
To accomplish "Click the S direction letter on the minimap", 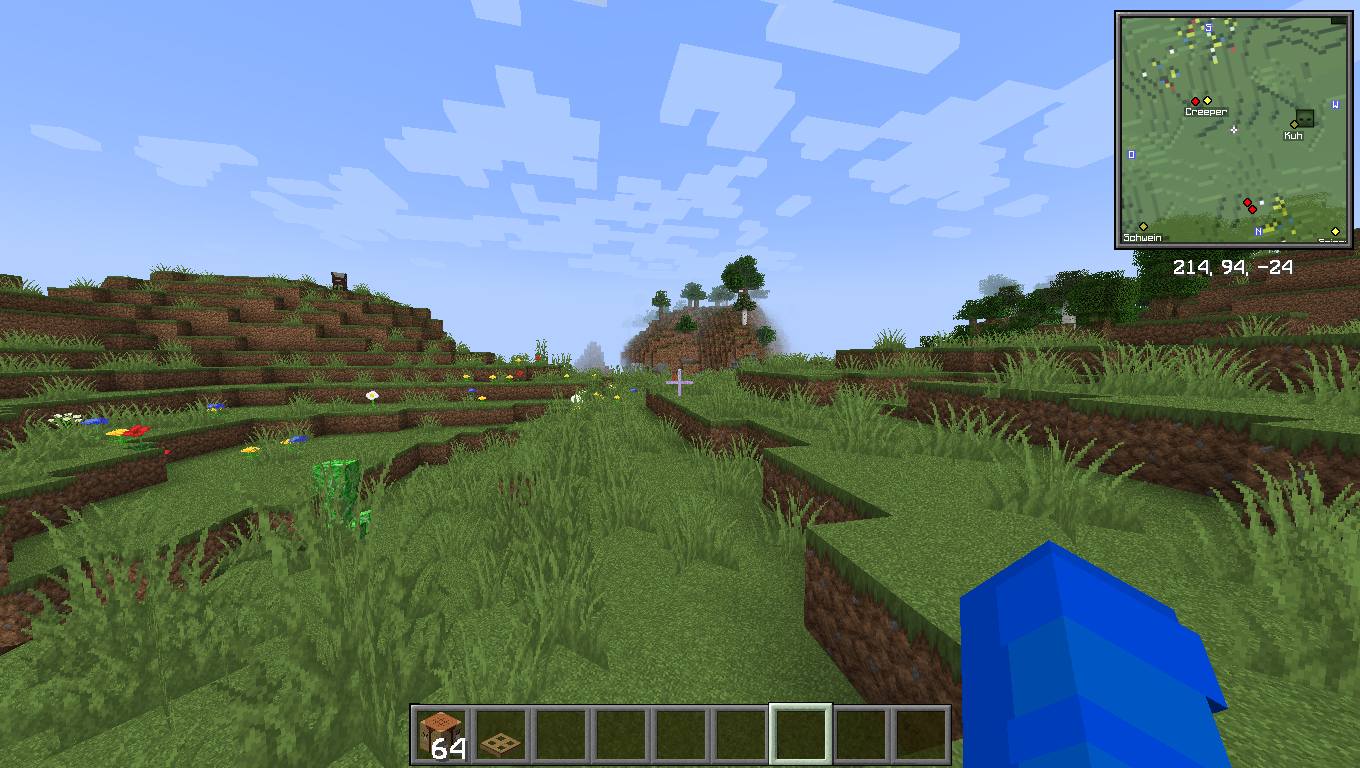I will point(1207,28).
